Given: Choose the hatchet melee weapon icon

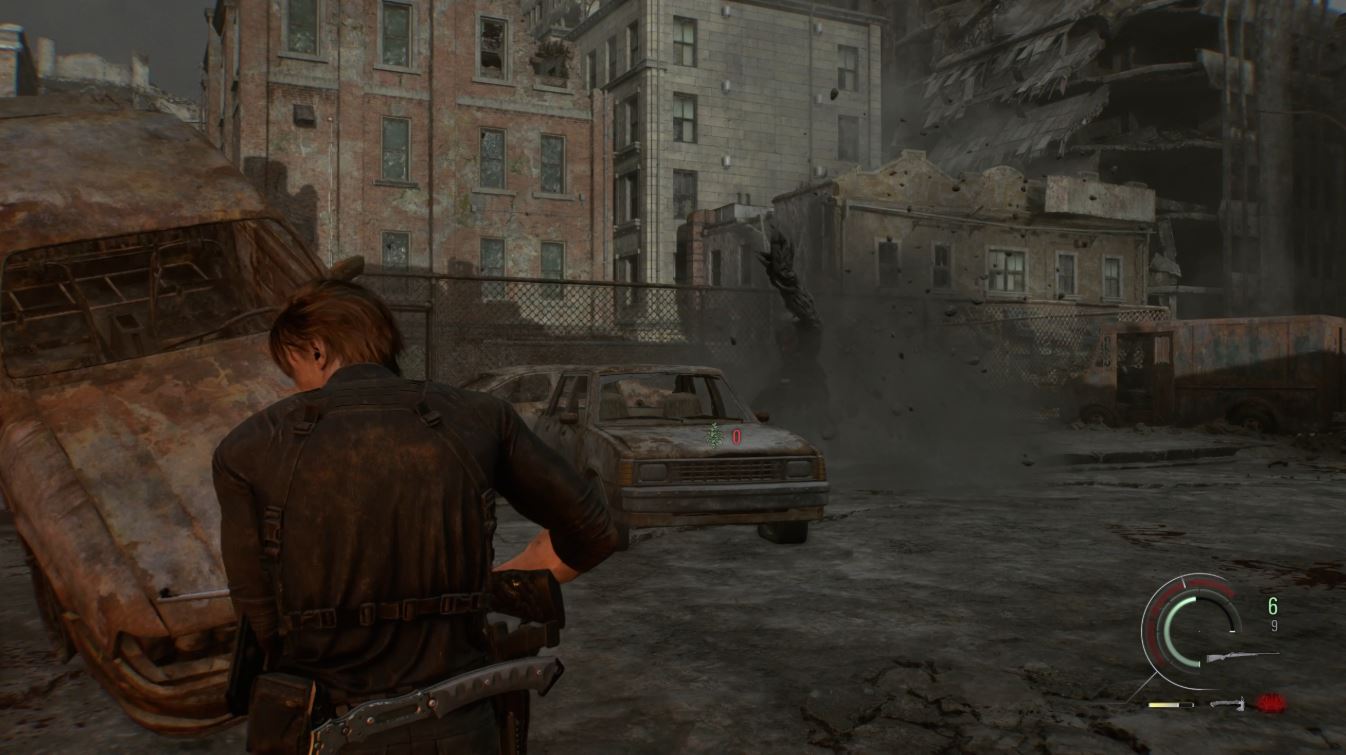Looking at the screenshot, I should (x=1228, y=704).
